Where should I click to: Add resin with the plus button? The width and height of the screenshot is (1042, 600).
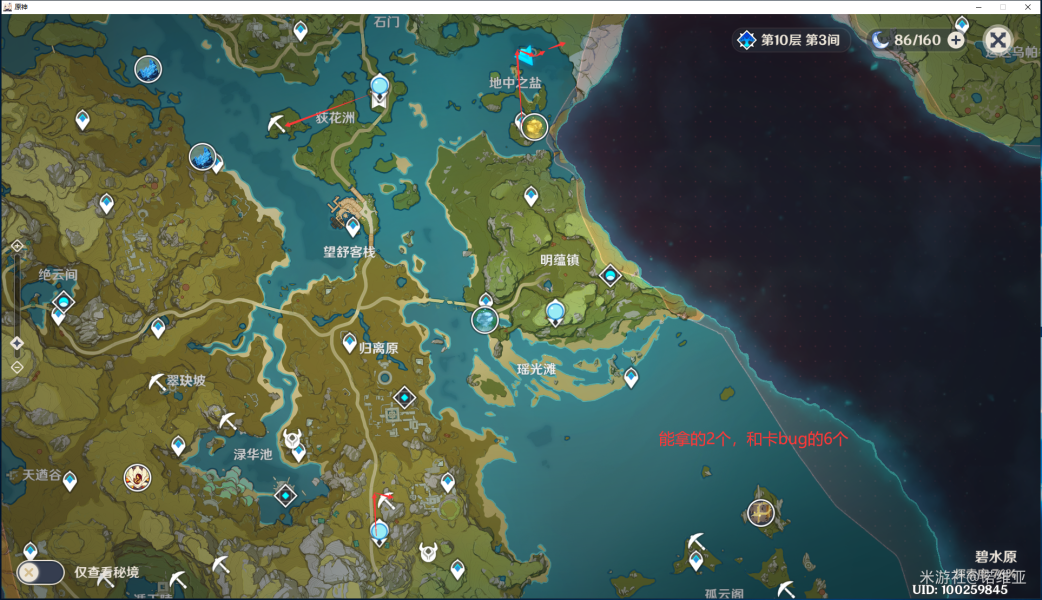[x=956, y=40]
